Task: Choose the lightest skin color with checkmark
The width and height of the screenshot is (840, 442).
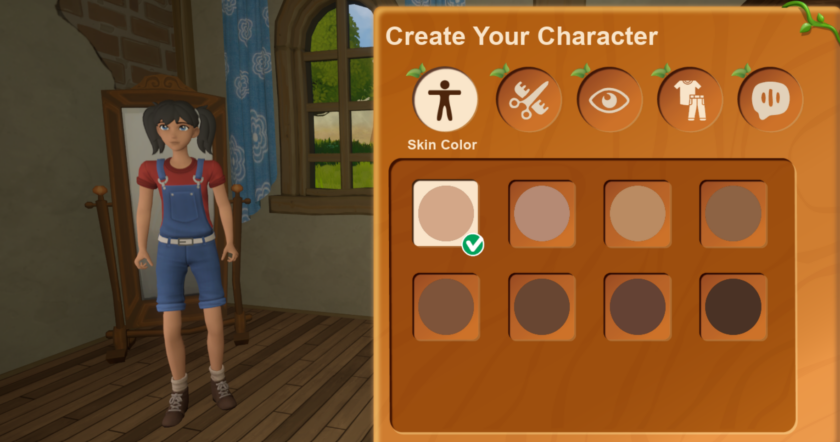Action: tap(446, 213)
